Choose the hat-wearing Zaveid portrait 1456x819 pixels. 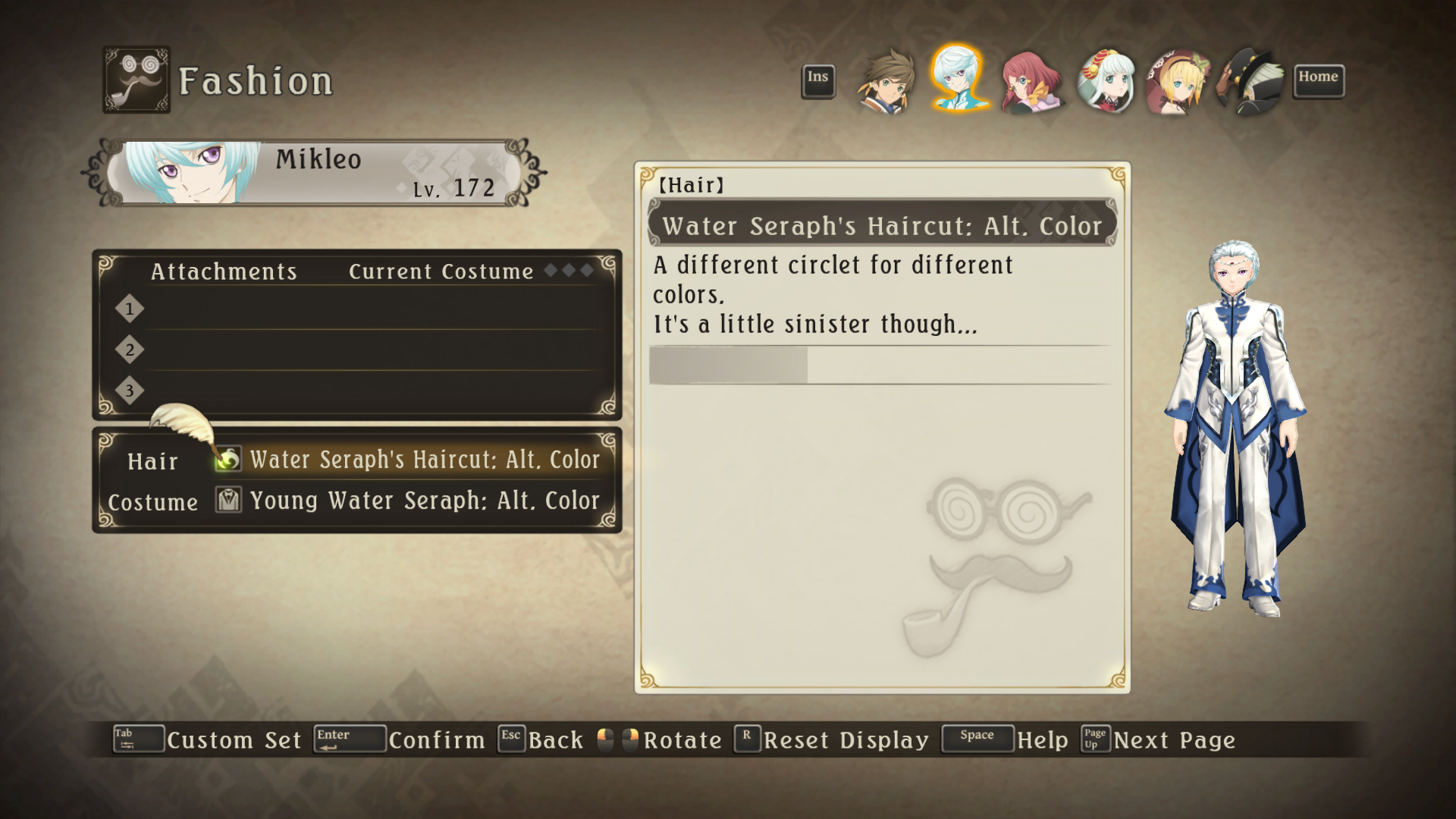[x=1250, y=82]
